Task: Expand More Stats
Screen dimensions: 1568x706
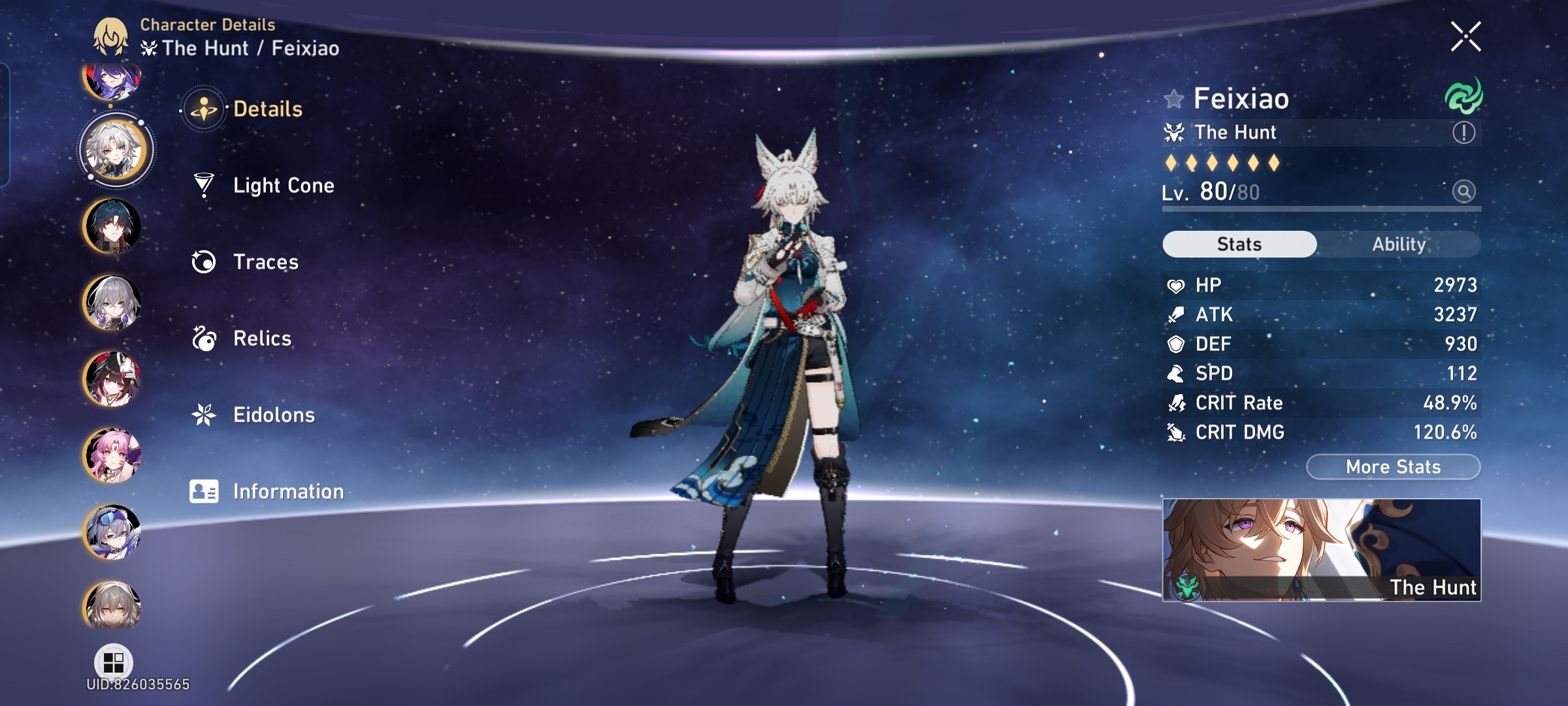Action: click(1392, 466)
